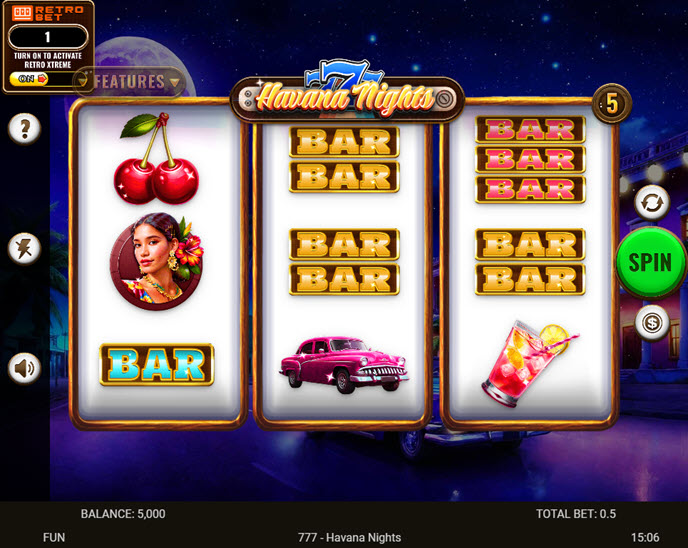Screen dimensions: 688x548
Task: Click the gold number 5 badge
Action: click(611, 102)
